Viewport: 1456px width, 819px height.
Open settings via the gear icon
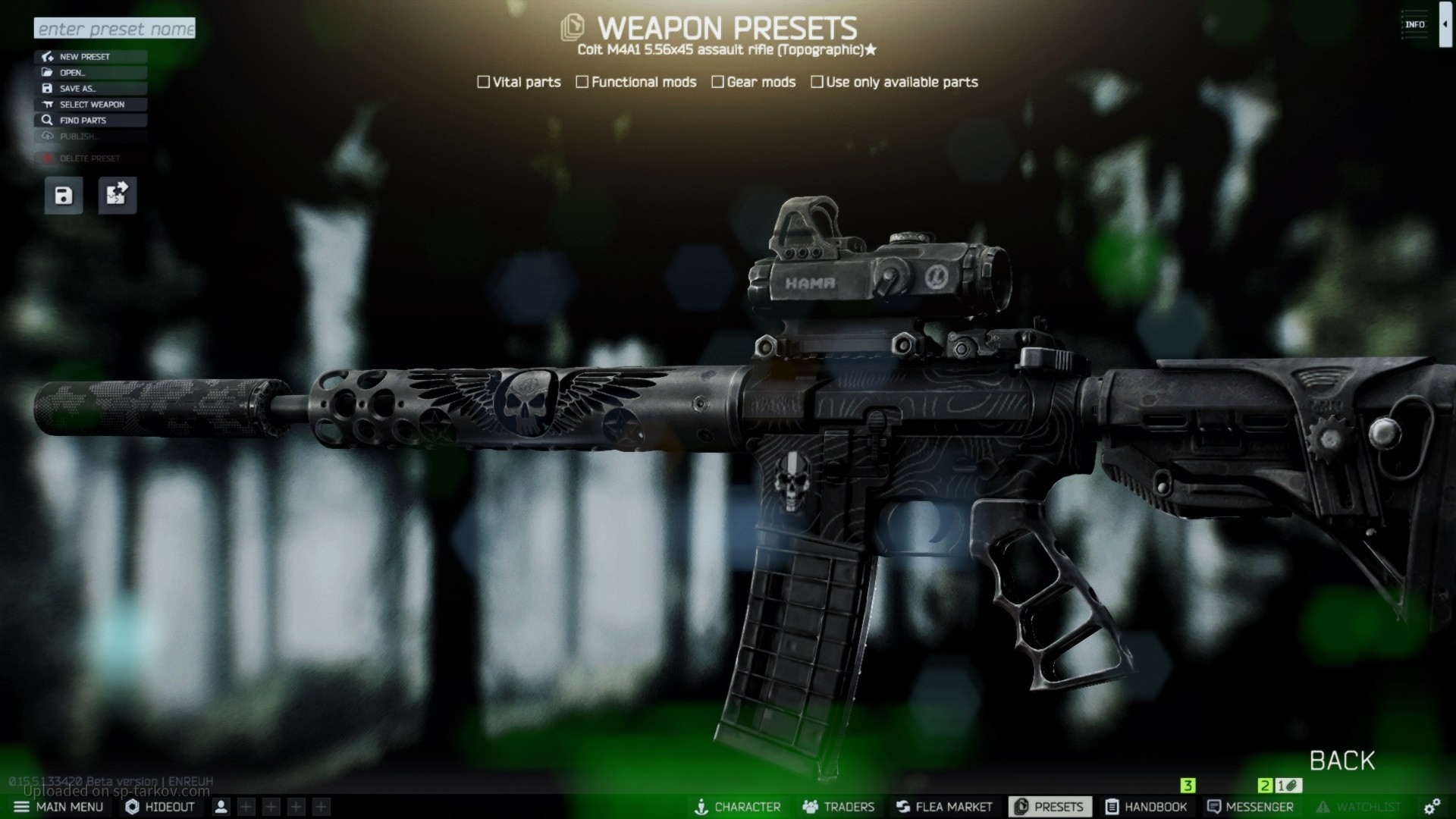point(1432,807)
